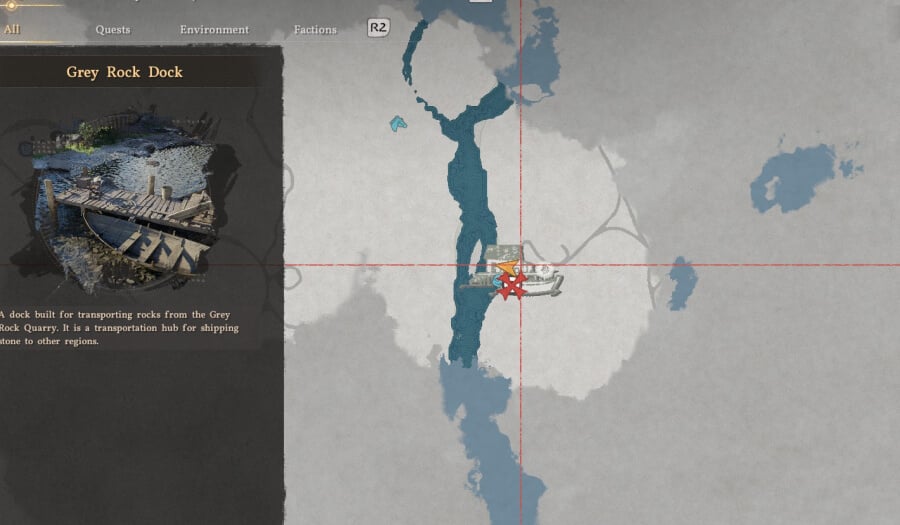Select the All map filter tab
900x525 pixels.
pyautogui.click(x=12, y=29)
